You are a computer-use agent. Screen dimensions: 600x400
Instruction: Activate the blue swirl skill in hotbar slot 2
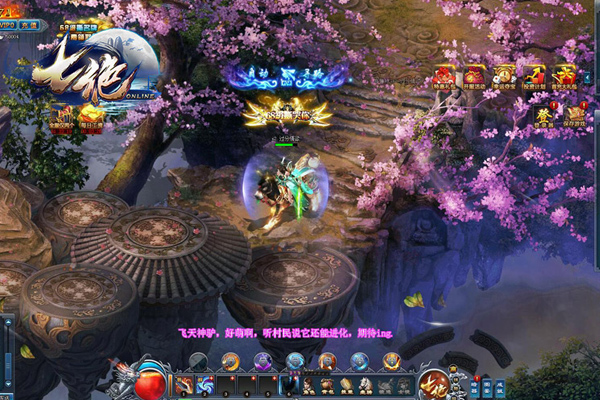pyautogui.click(x=205, y=384)
